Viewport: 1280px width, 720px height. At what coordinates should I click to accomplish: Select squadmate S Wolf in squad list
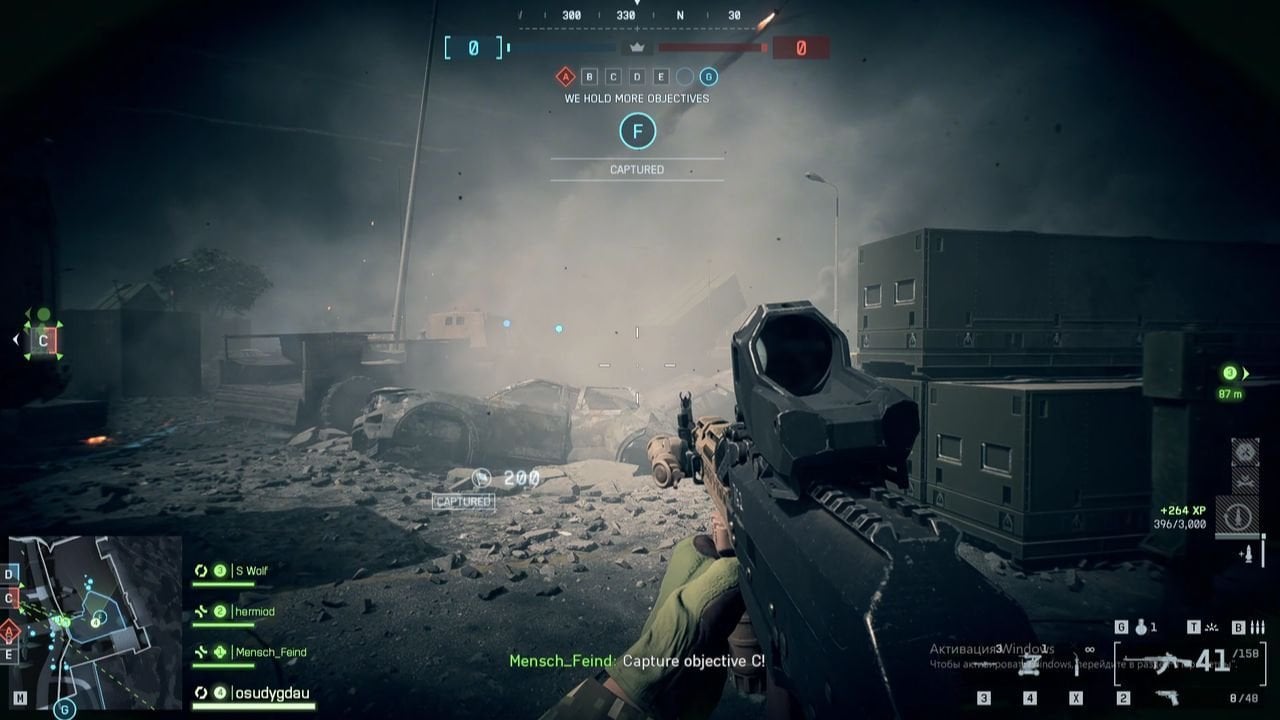point(250,571)
